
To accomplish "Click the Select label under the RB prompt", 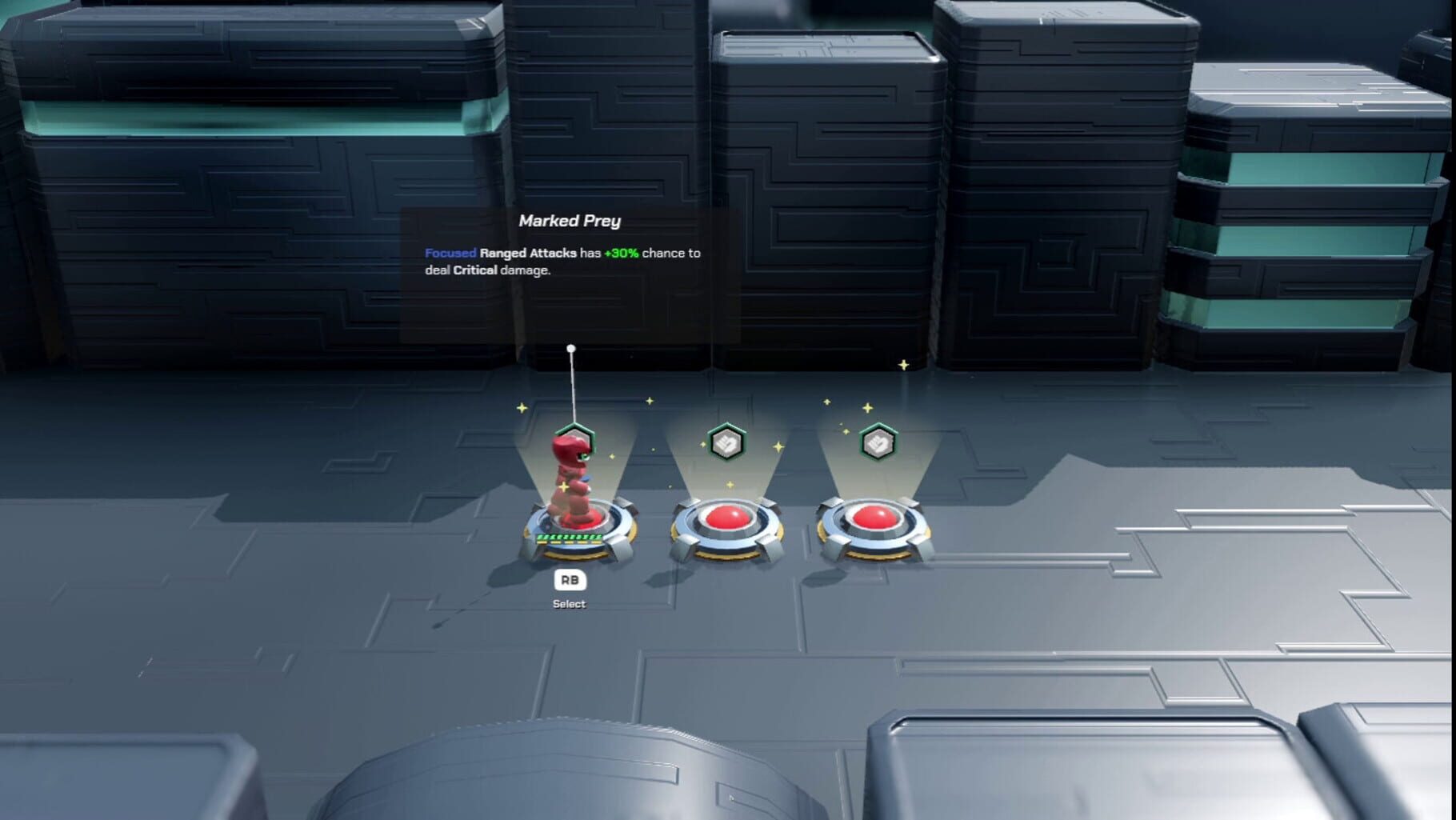I will click(570, 603).
